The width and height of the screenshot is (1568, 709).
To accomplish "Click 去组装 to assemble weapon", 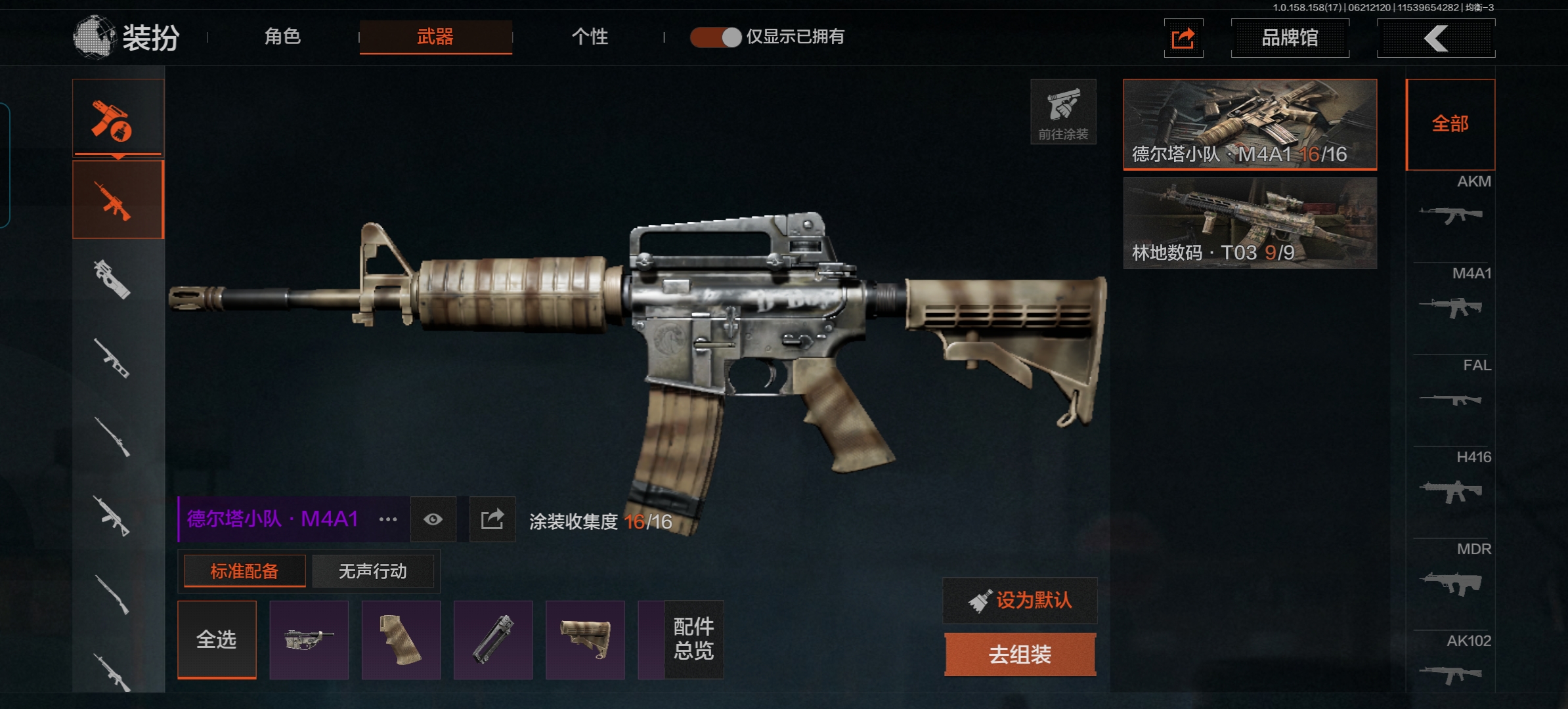I will (x=1020, y=654).
